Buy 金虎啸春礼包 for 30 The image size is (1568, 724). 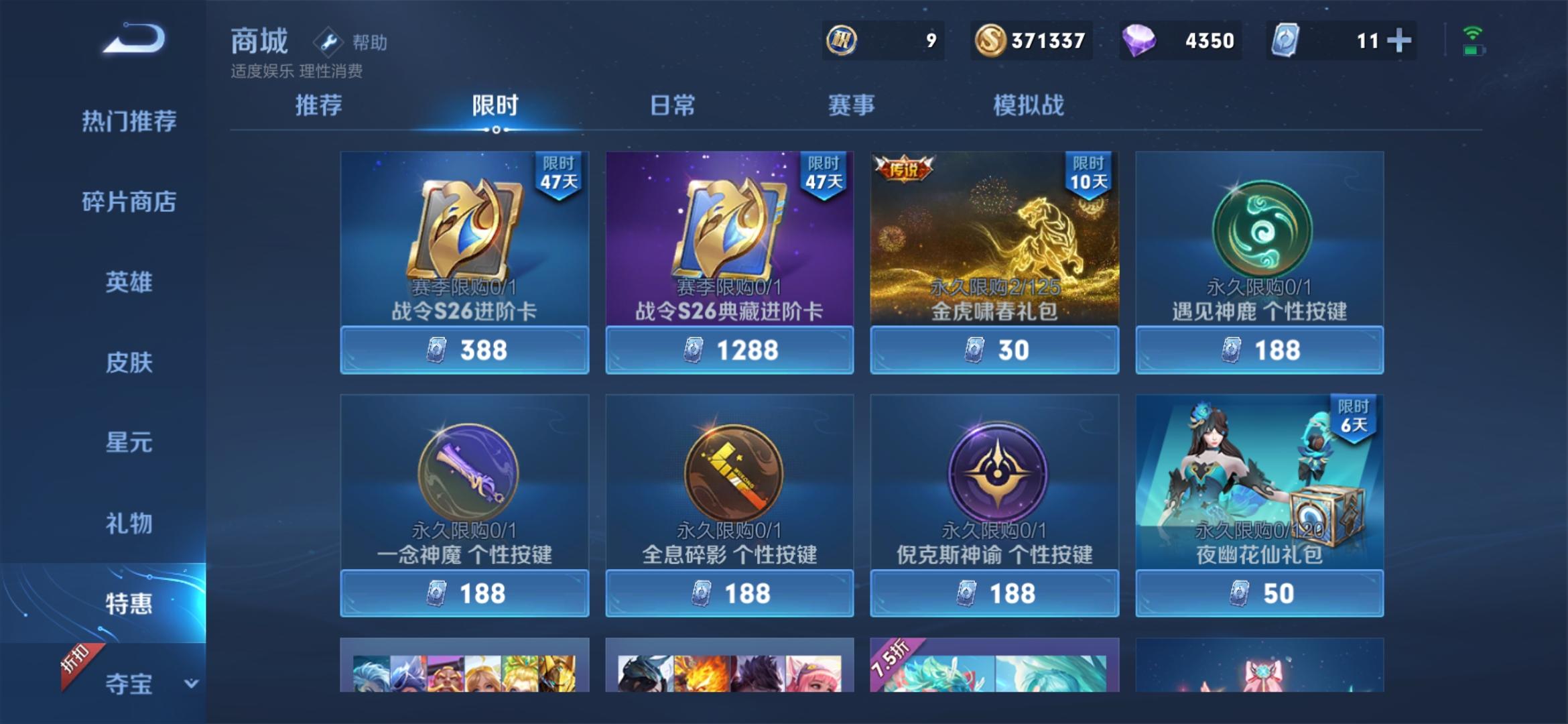point(993,348)
